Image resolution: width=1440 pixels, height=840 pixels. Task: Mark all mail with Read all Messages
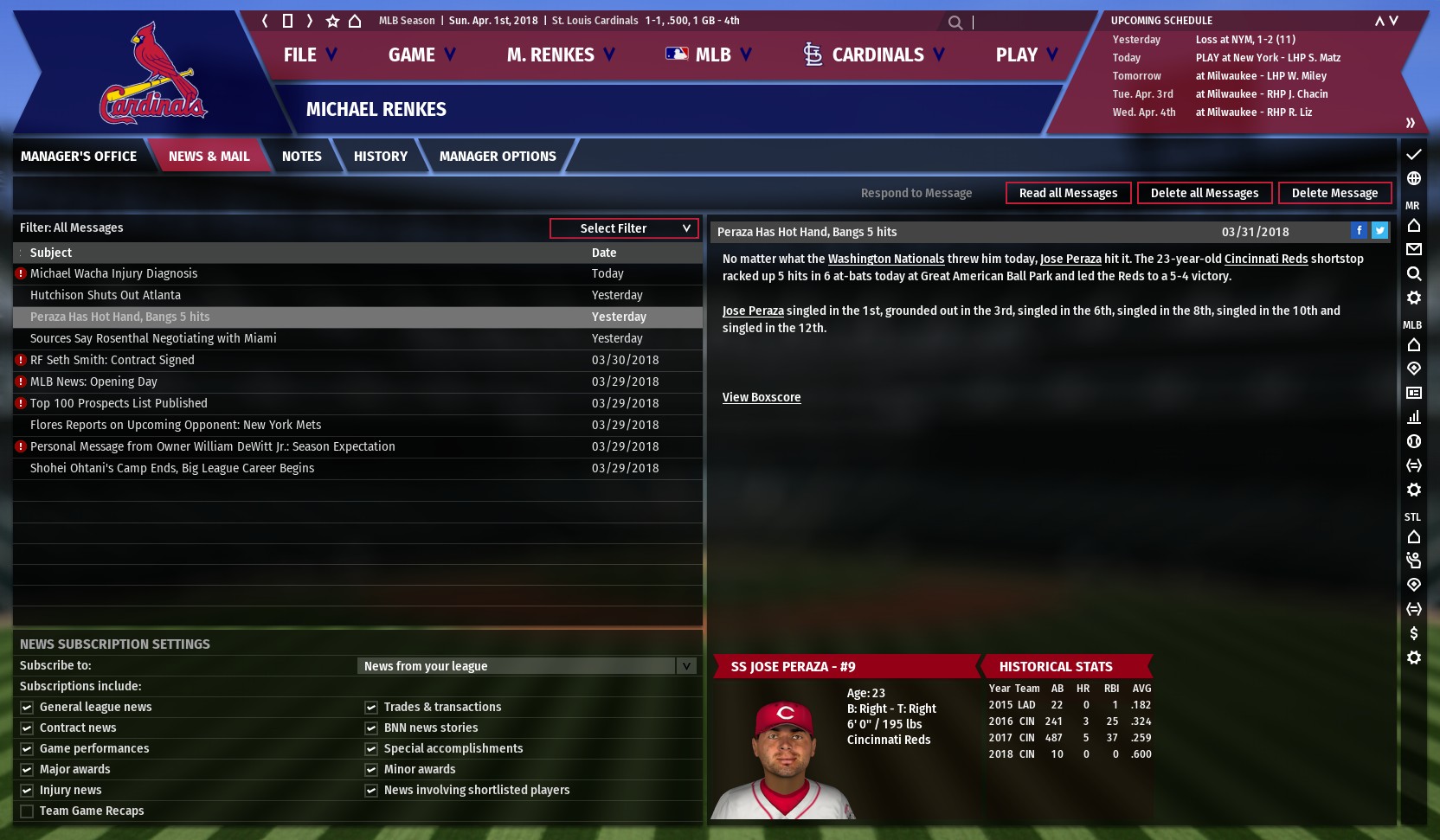point(1068,193)
